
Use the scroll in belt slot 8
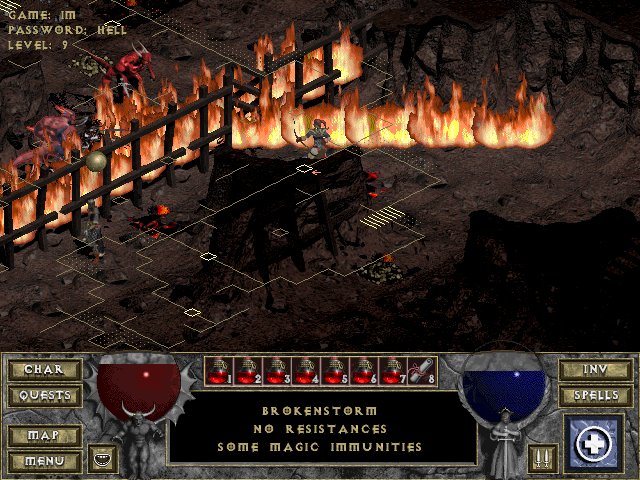pyautogui.click(x=421, y=372)
